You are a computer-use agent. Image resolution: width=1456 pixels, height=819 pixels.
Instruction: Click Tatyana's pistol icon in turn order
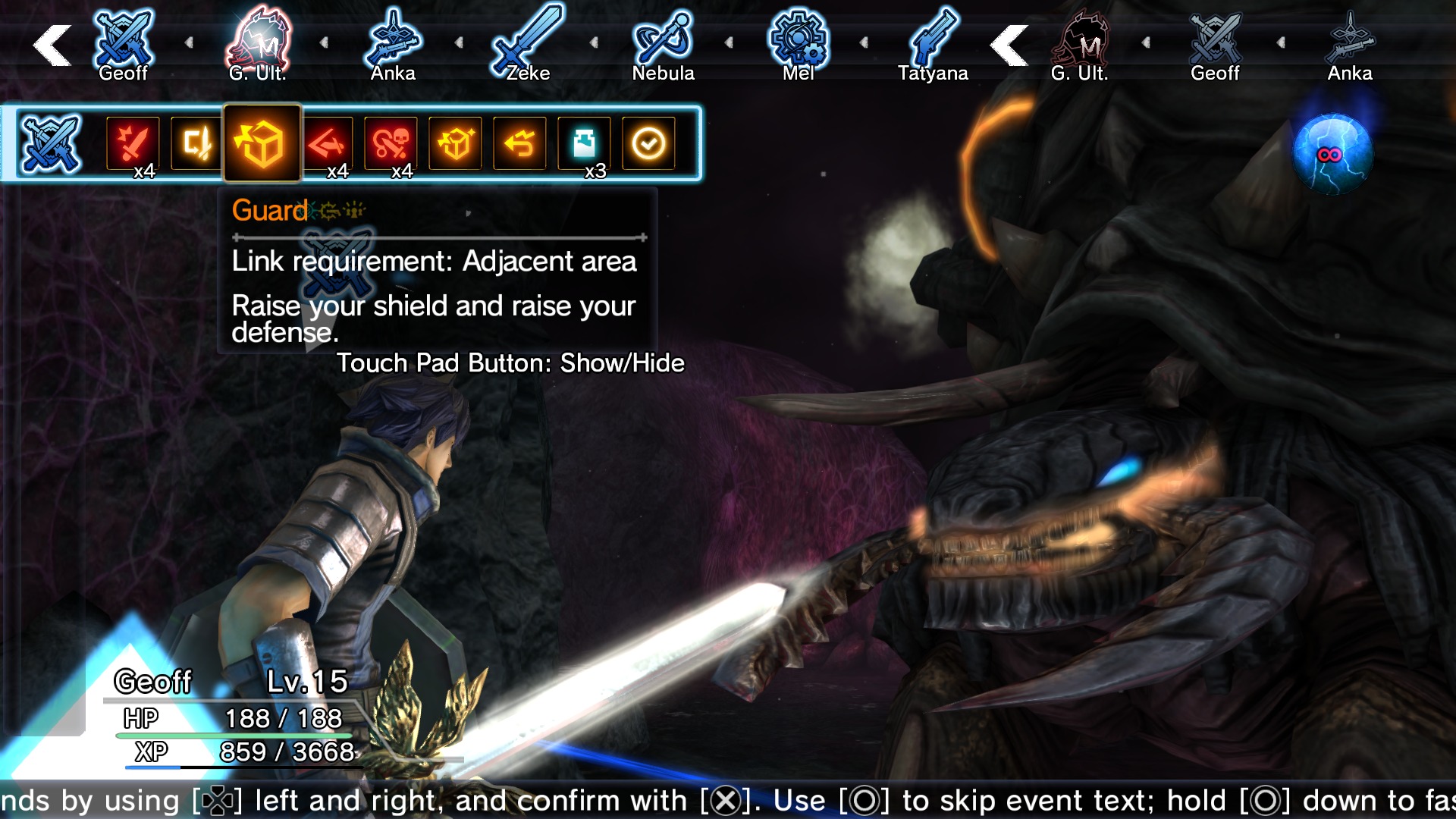pyautogui.click(x=934, y=38)
